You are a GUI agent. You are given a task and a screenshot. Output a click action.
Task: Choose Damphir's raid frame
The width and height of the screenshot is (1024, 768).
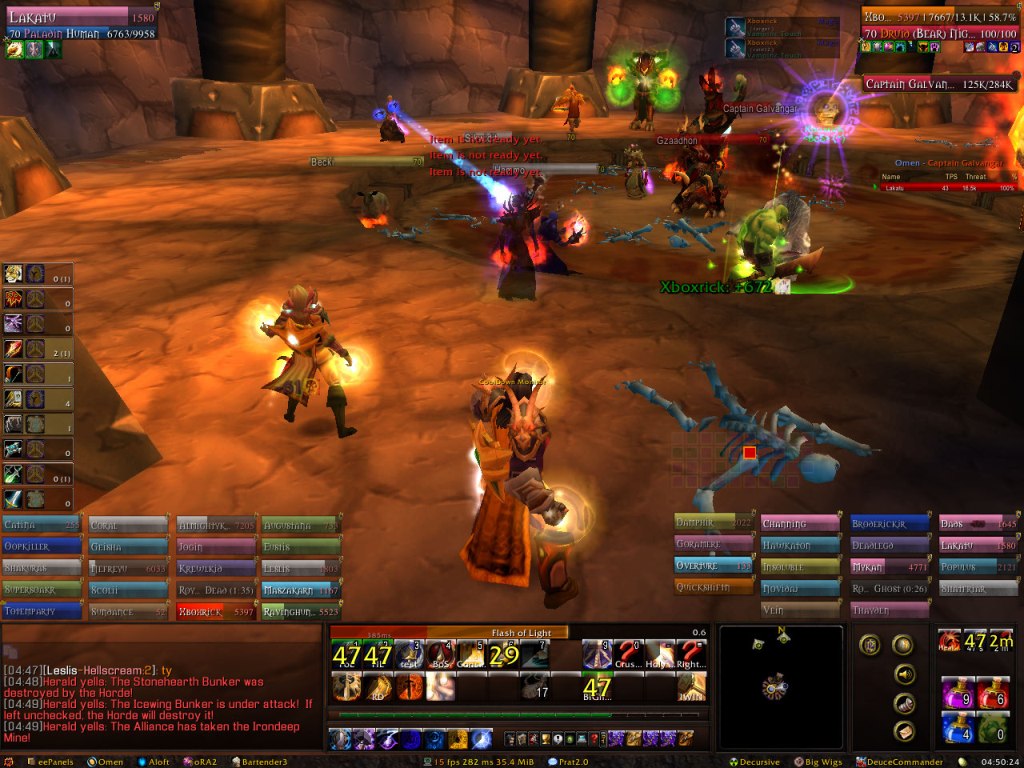(x=713, y=523)
